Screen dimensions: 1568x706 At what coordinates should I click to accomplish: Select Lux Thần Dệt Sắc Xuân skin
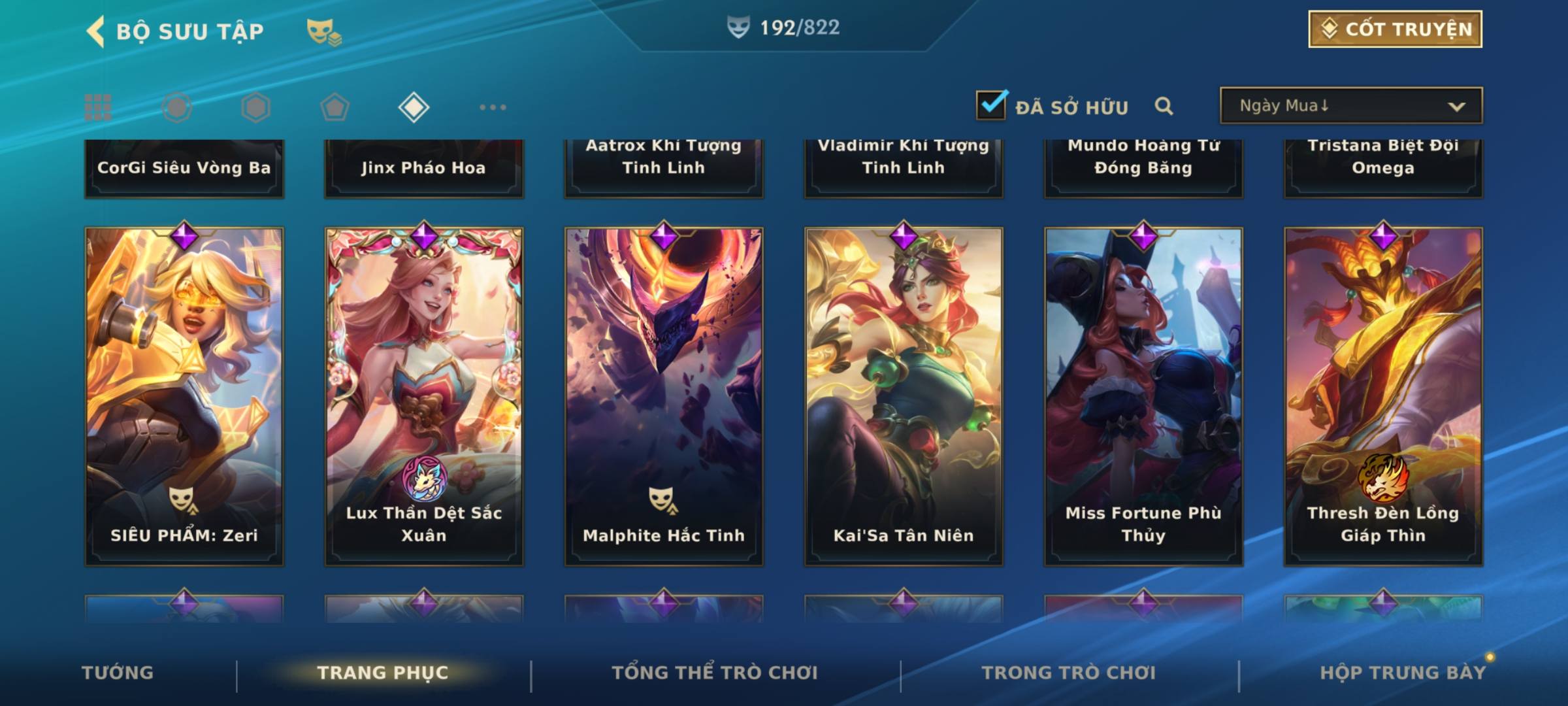pos(424,396)
